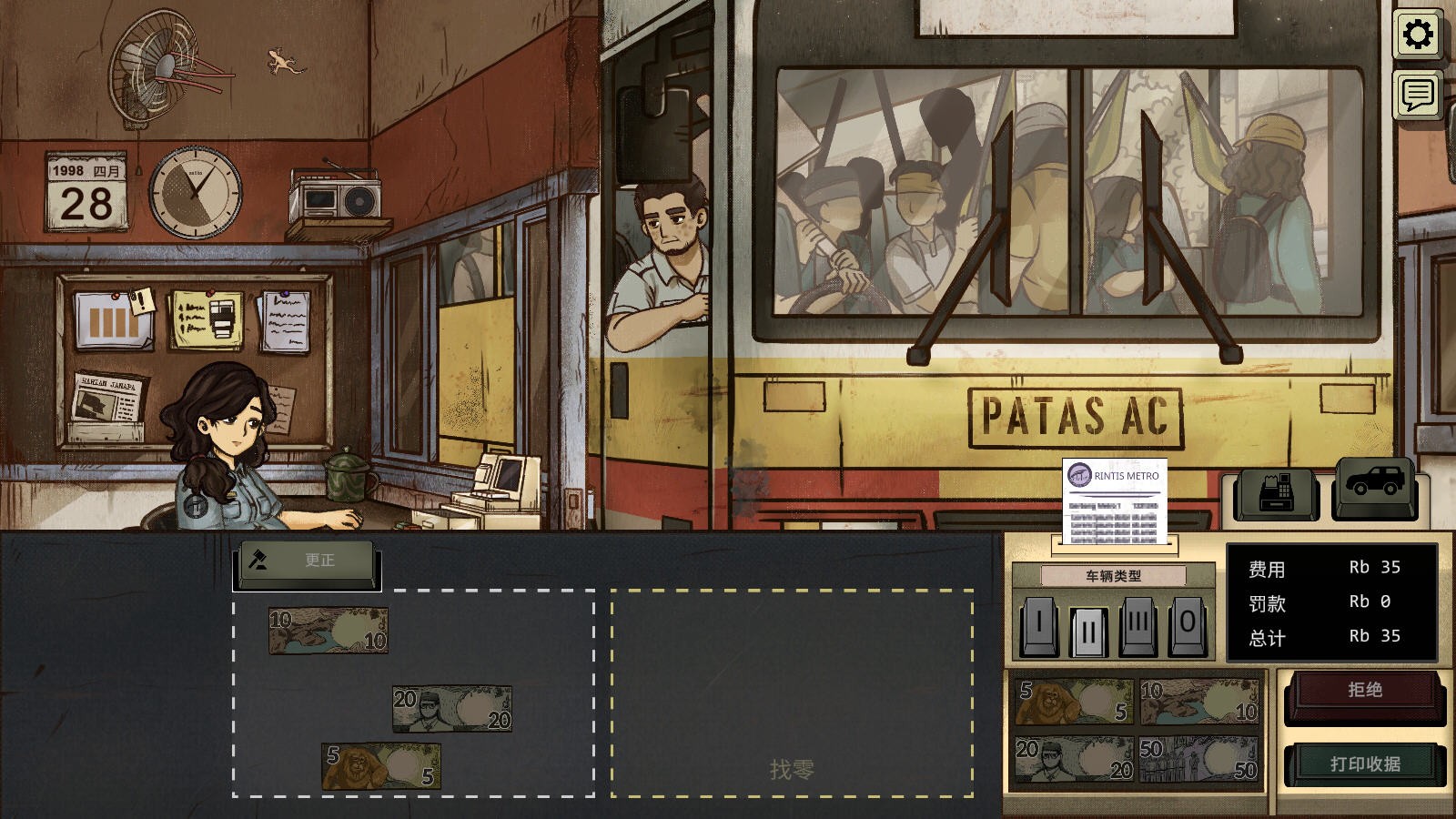
Task: Reject the vehicle with 拒绝 button
Action: (x=1364, y=693)
